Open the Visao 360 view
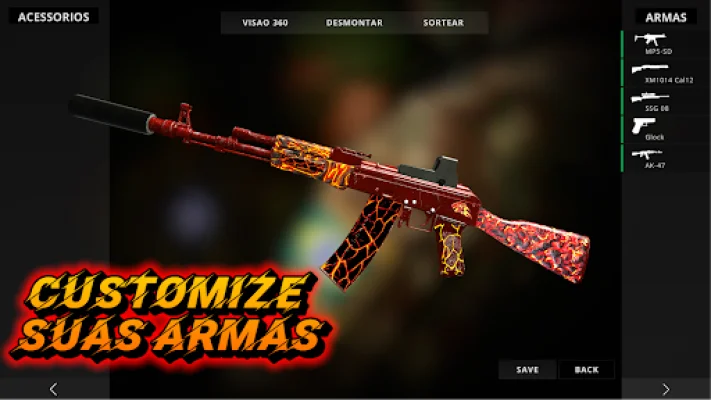Image resolution: width=711 pixels, height=400 pixels. [265, 23]
